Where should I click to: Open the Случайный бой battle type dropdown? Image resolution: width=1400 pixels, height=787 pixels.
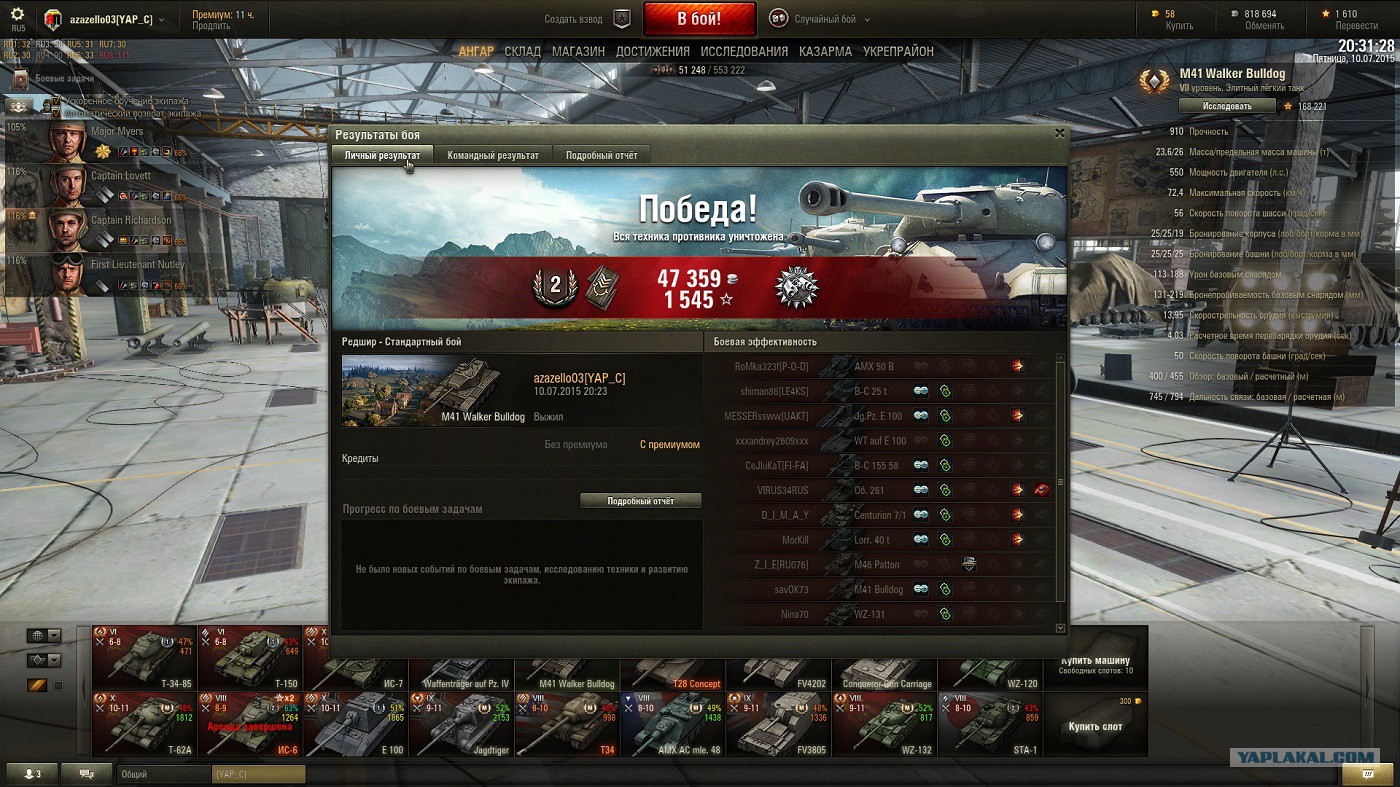tap(820, 19)
